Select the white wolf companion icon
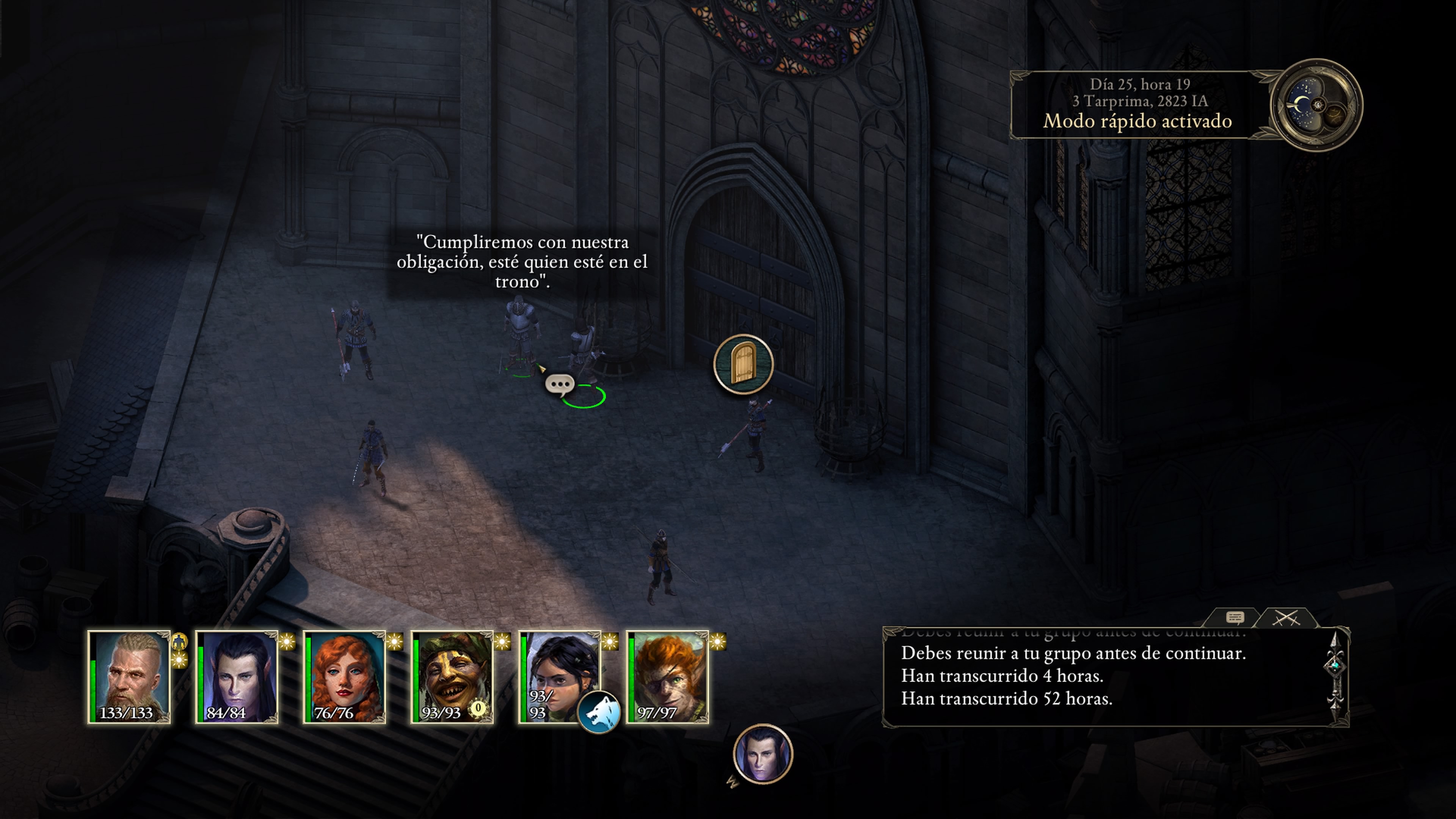Image resolution: width=1456 pixels, height=819 pixels. click(599, 712)
